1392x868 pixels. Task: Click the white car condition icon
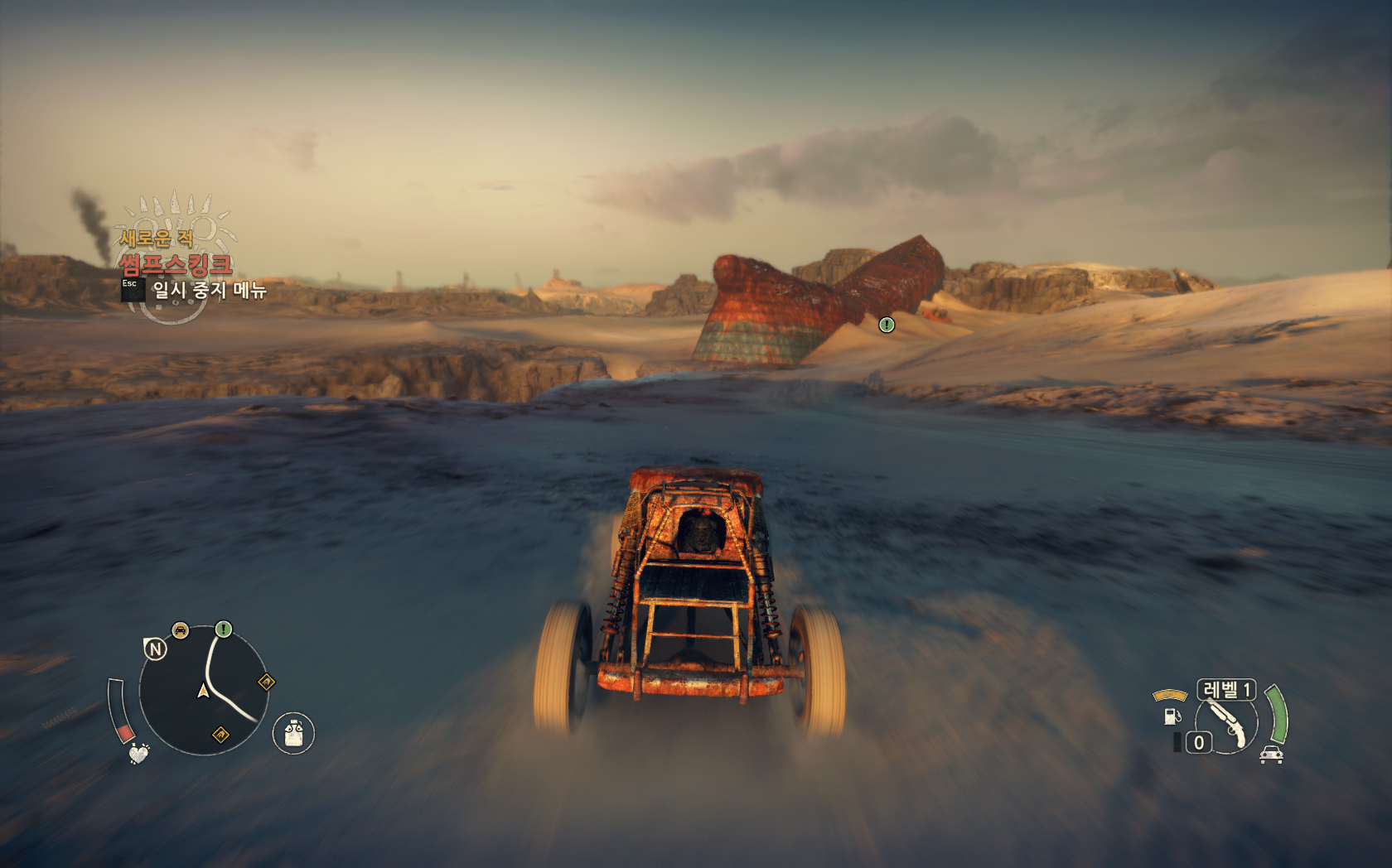click(x=1271, y=755)
